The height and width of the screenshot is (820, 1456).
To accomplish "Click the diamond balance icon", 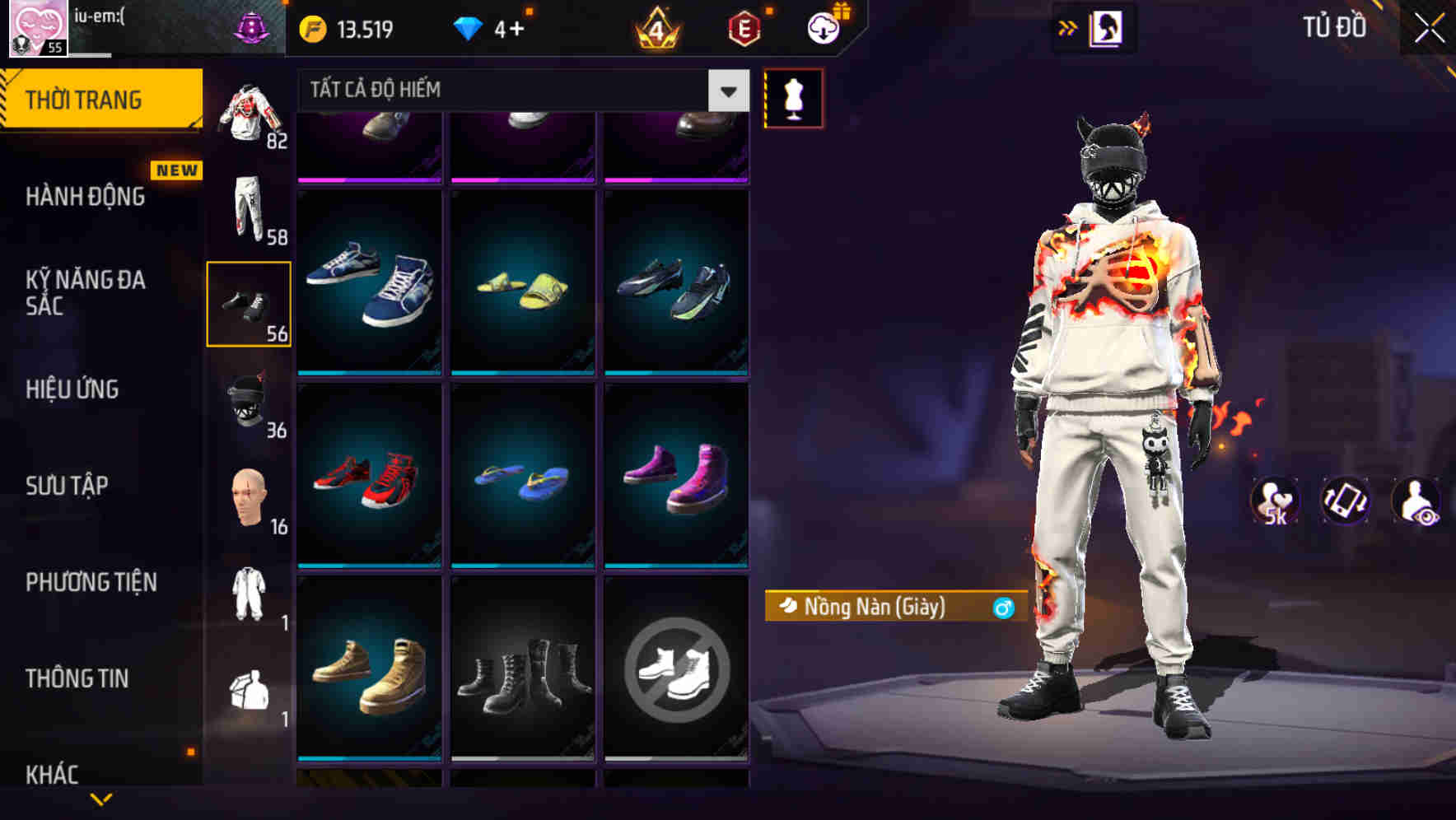I will click(x=468, y=26).
